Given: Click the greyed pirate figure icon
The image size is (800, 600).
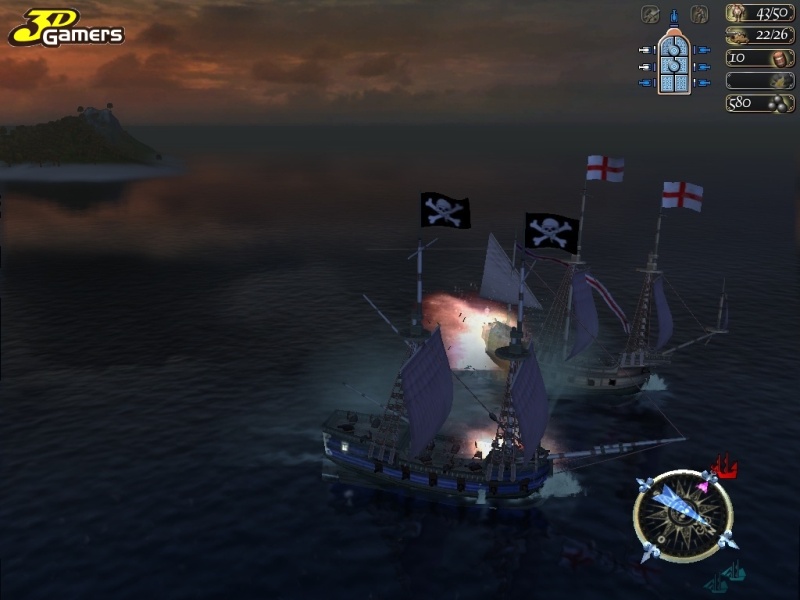Looking at the screenshot, I should click(699, 14).
